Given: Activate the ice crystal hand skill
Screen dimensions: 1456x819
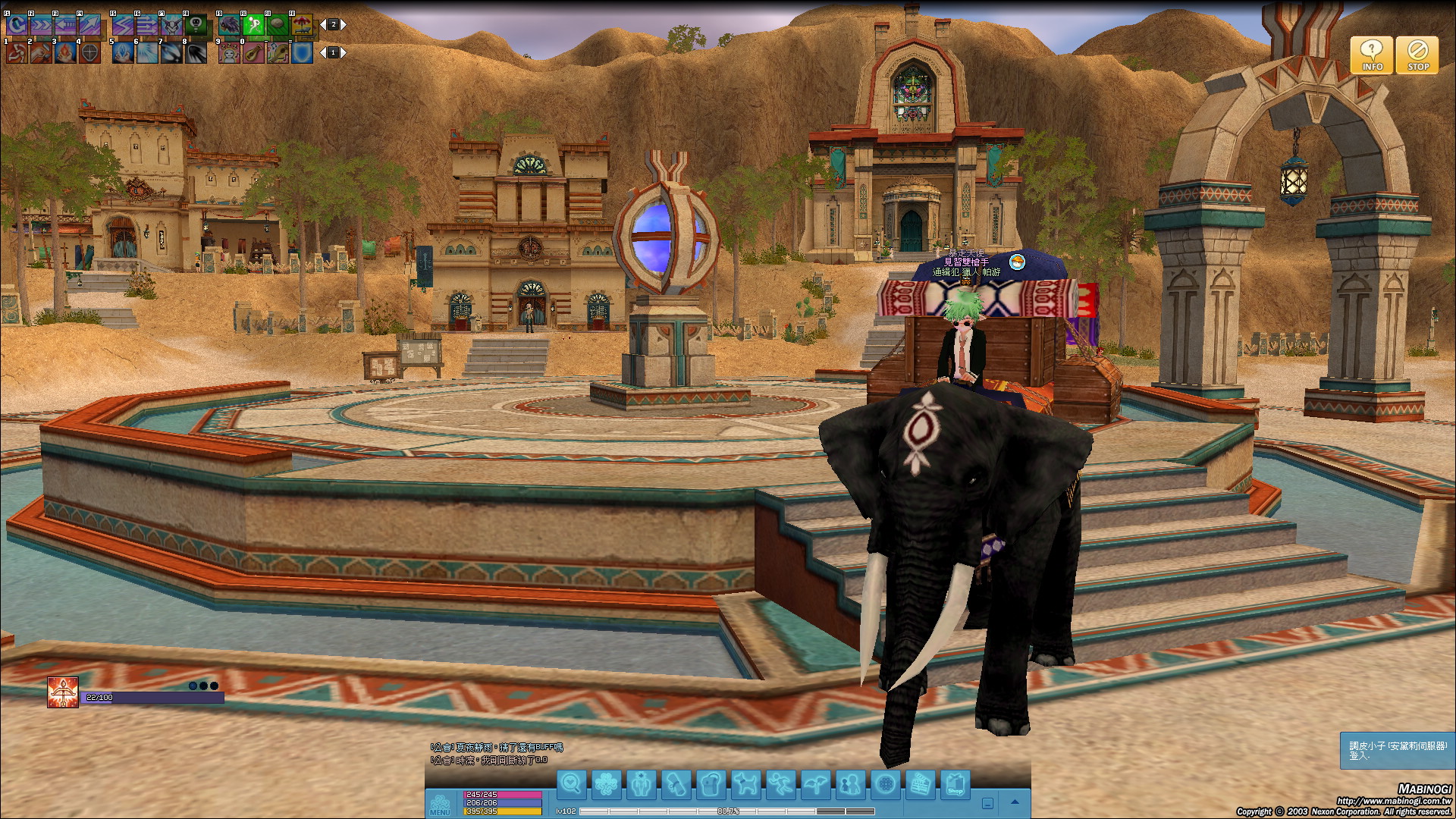Looking at the screenshot, I should pyautogui.click(x=122, y=52).
